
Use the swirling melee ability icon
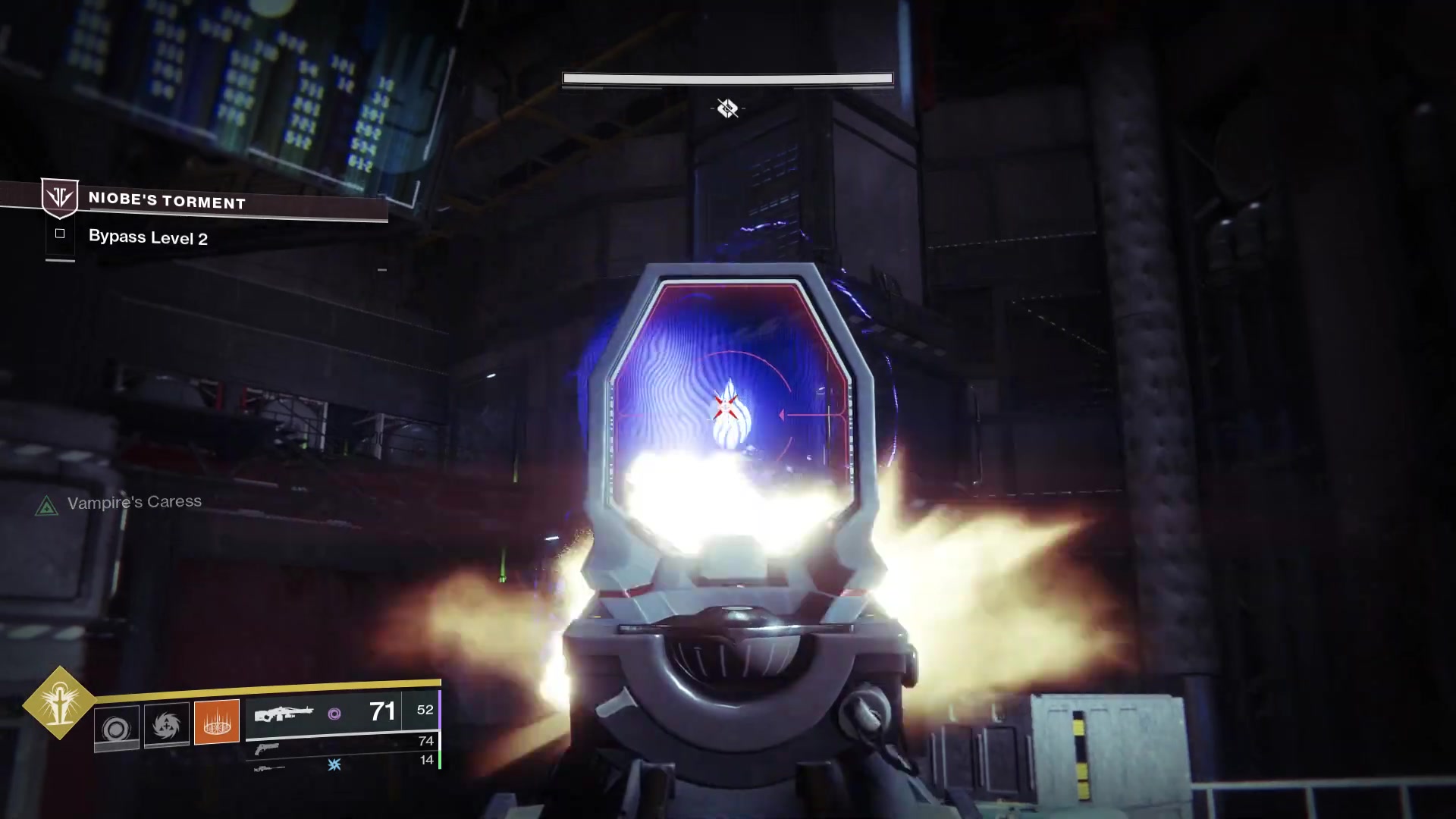[167, 726]
